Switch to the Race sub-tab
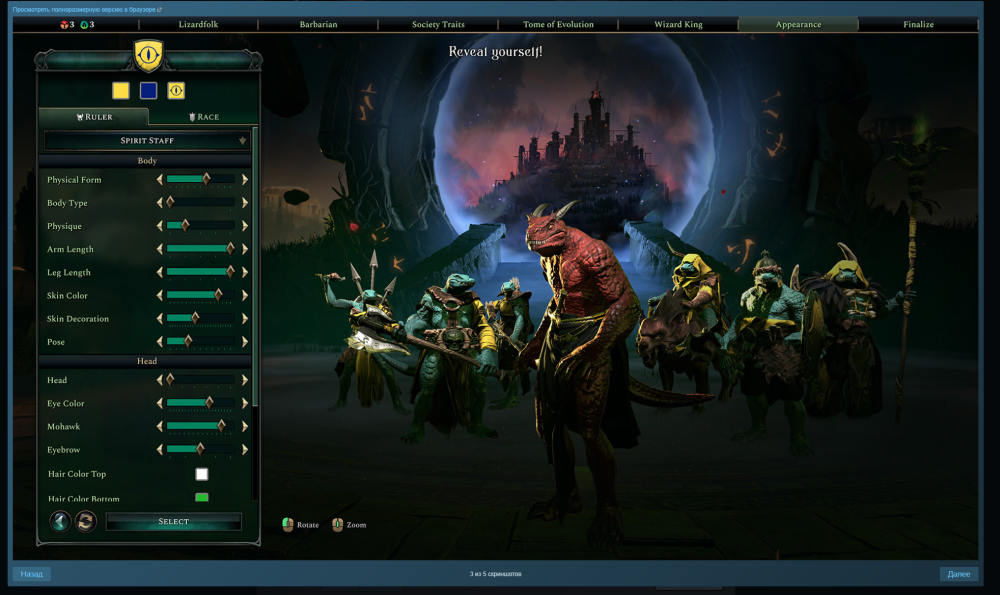This screenshot has width=1000, height=595. point(204,117)
